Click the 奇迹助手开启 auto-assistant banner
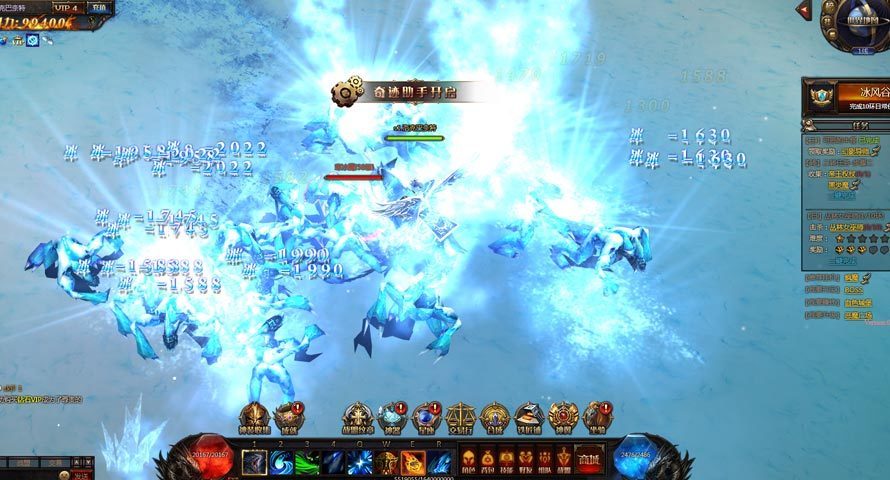The height and width of the screenshot is (480, 890). 410,92
